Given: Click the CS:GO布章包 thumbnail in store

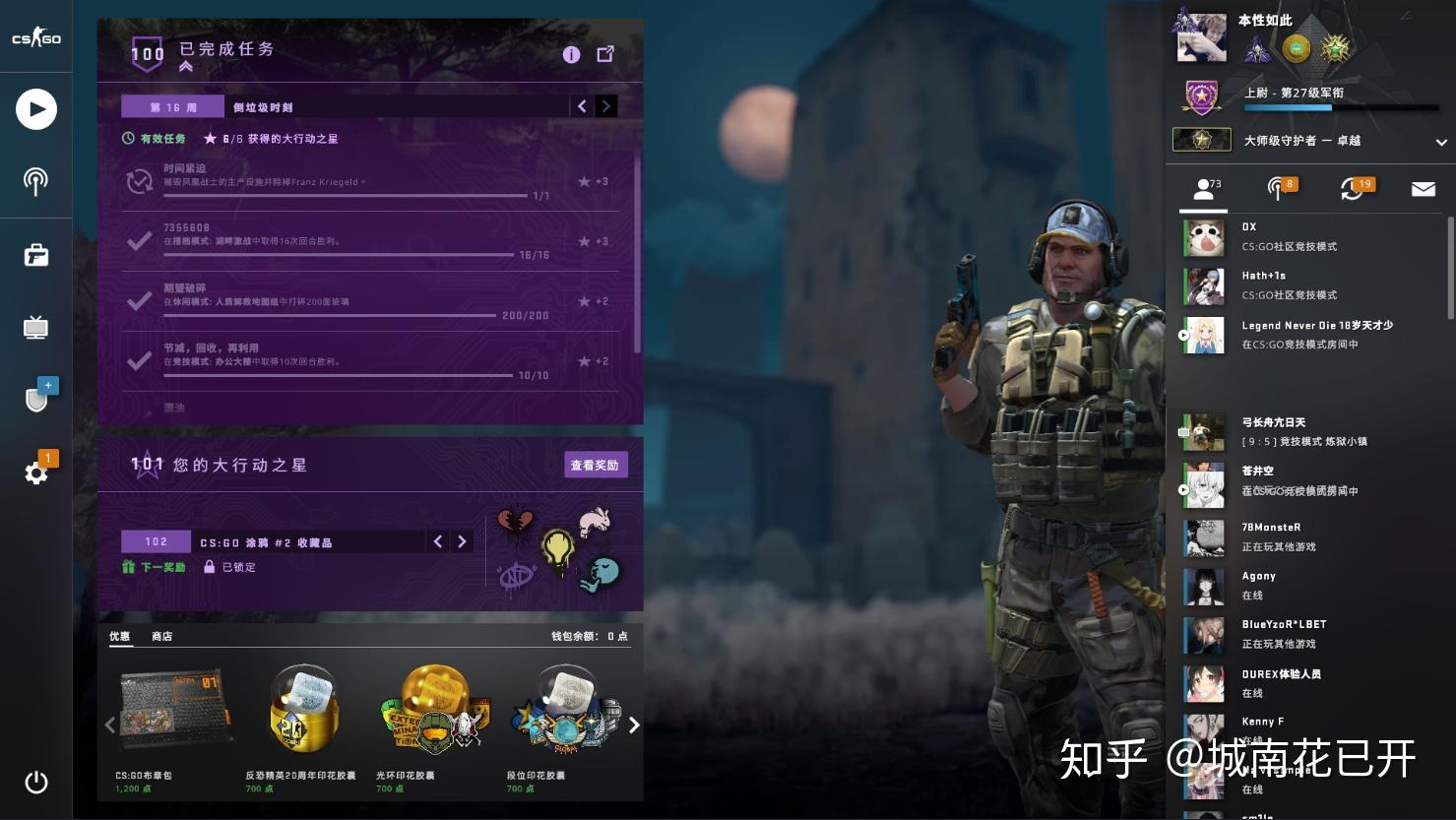Looking at the screenshot, I should (173, 709).
